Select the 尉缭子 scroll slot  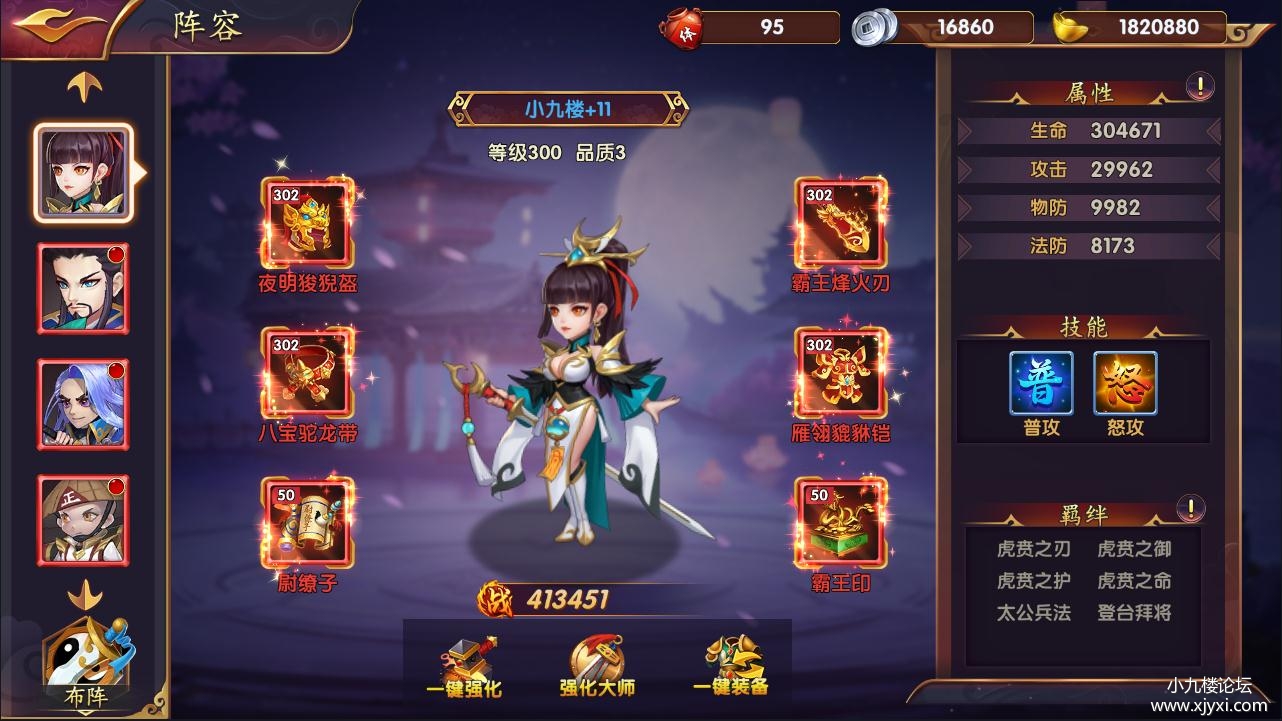tap(308, 522)
